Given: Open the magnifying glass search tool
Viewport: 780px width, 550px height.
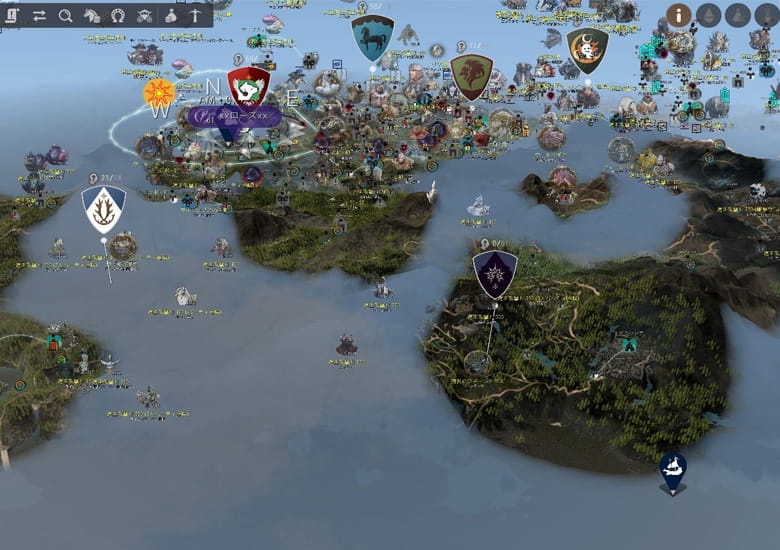Looking at the screenshot, I should click(66, 15).
